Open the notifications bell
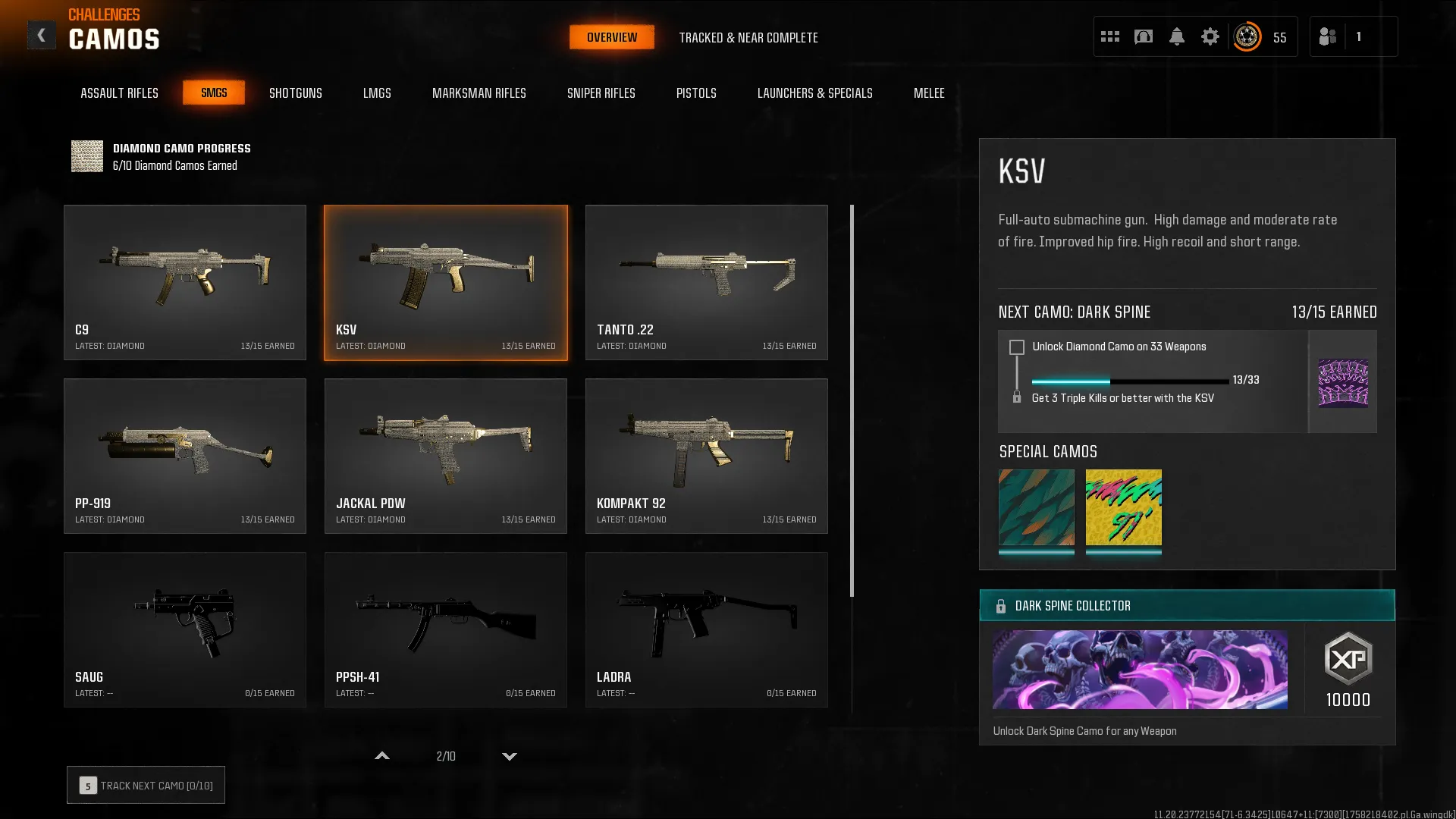 click(1178, 36)
